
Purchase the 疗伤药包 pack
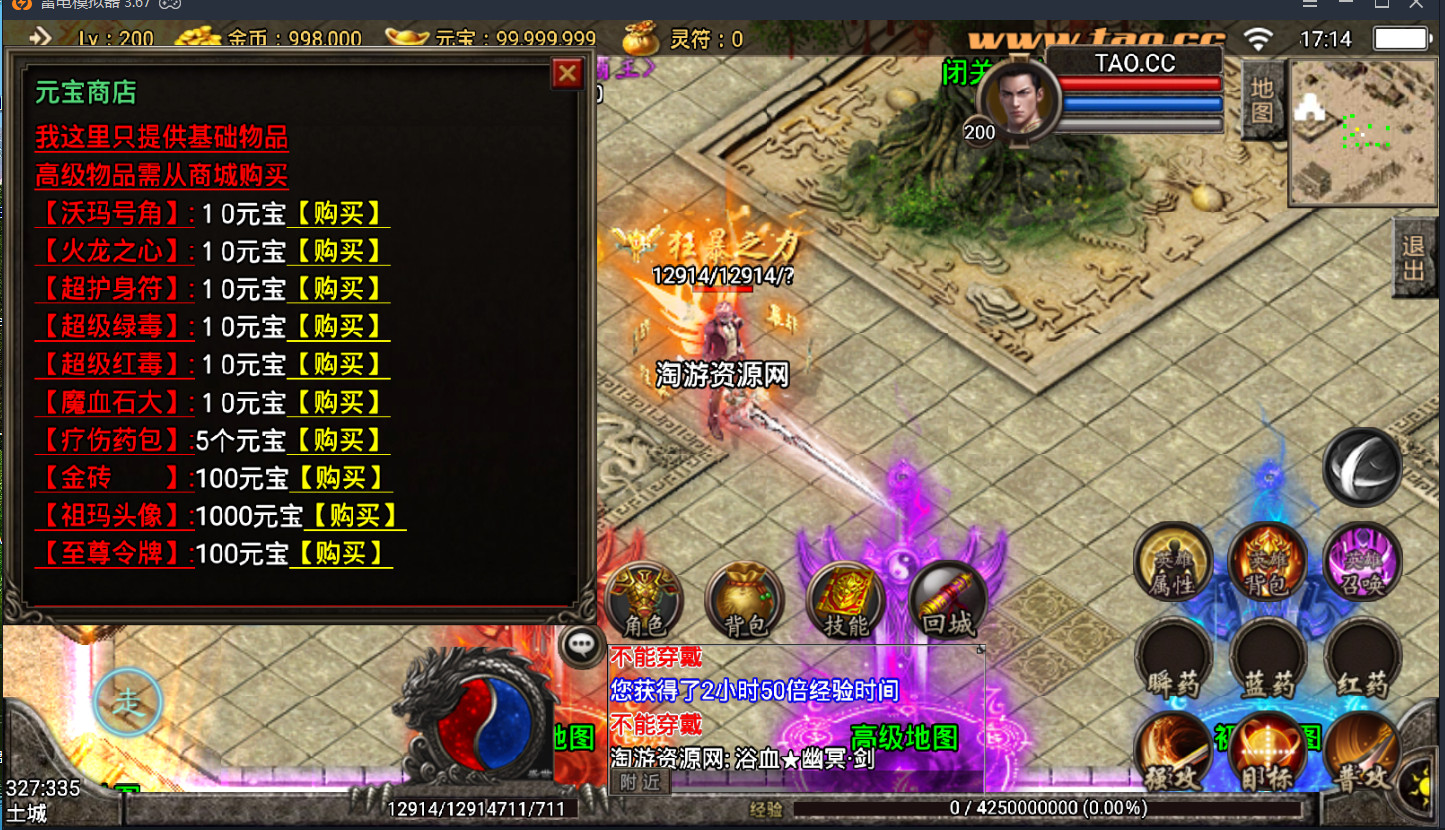[338, 440]
